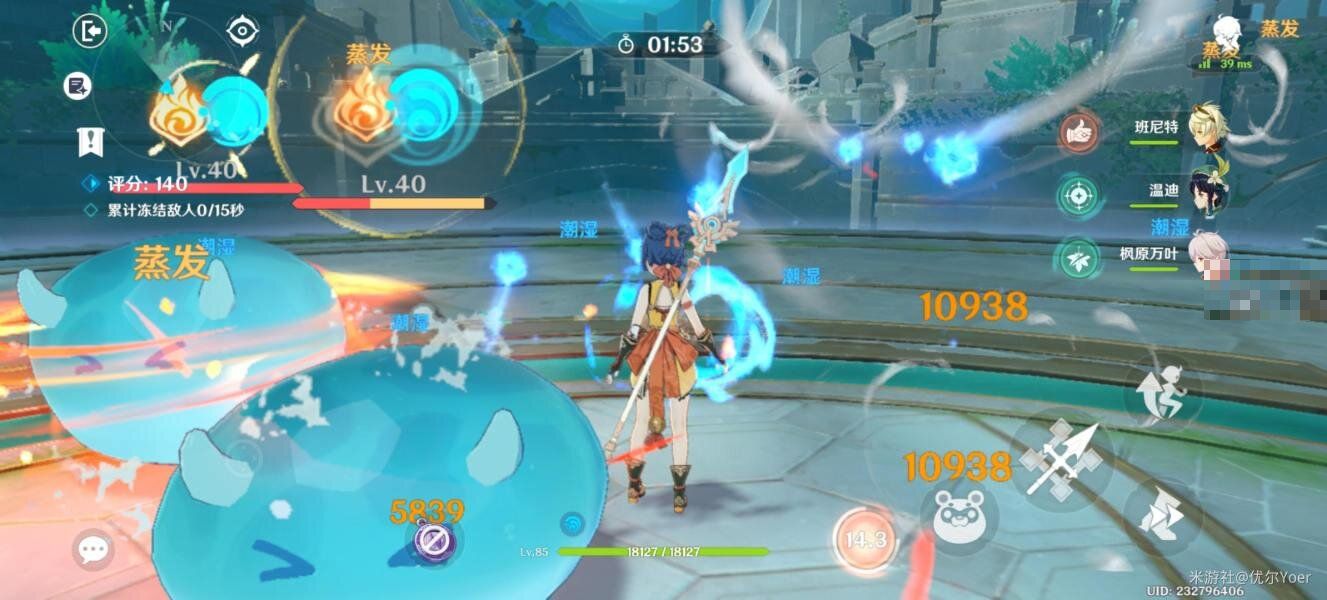This screenshot has width=1327, height=600.
Task: Use the purple gadget icon near the health bar
Action: pos(436,543)
